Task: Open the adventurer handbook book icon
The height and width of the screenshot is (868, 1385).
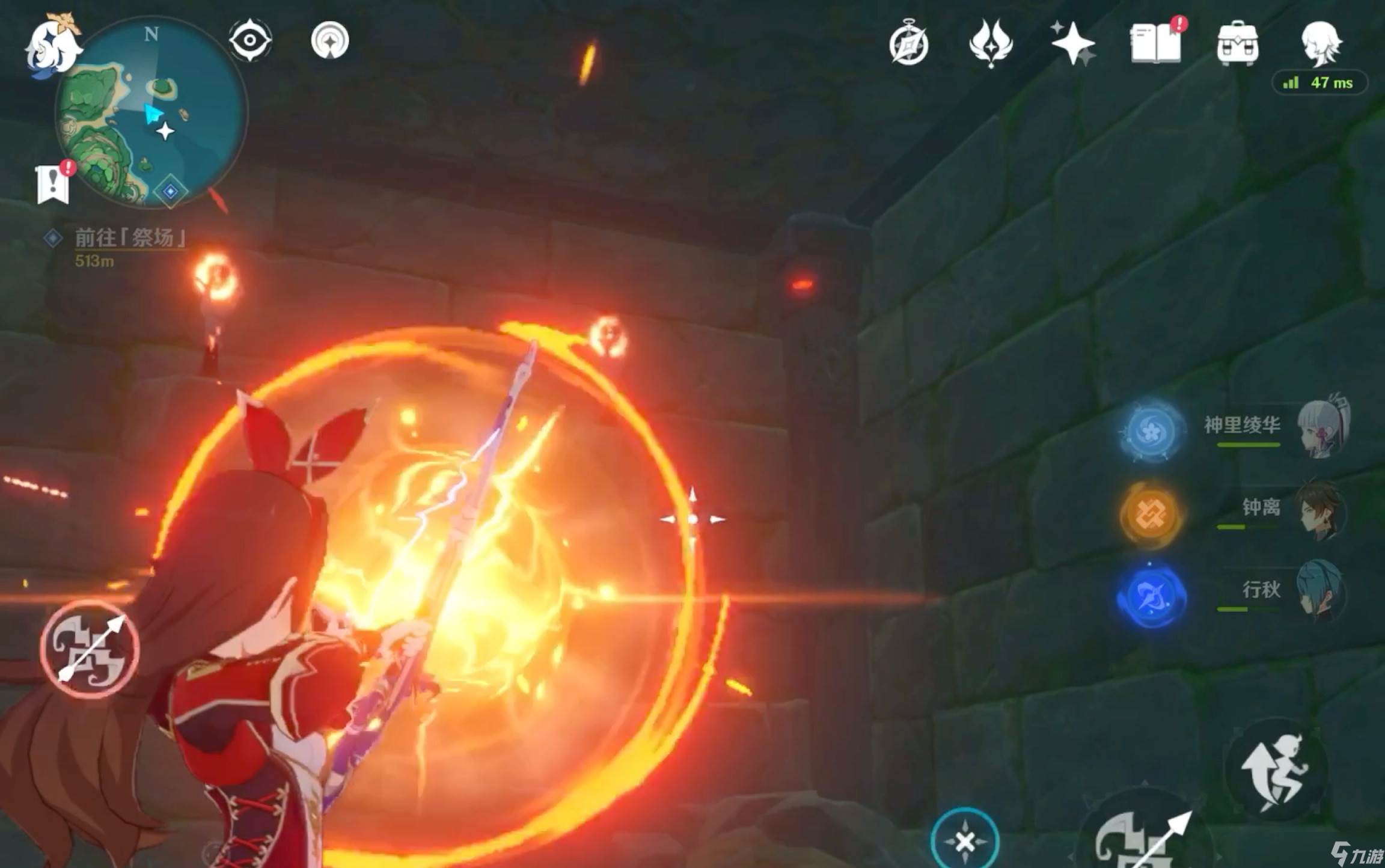Action: point(1155,43)
